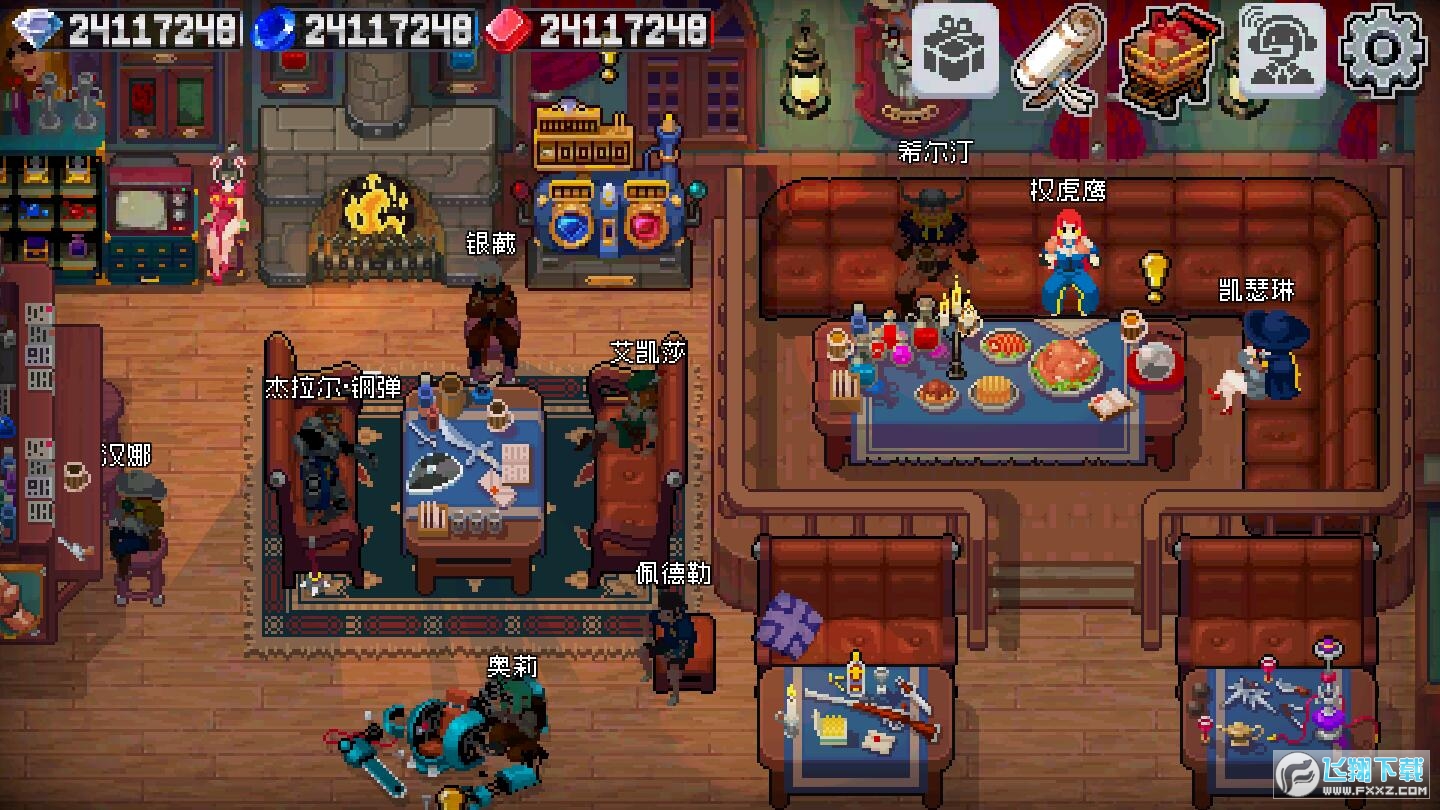Open the gear settings menu

(1383, 50)
